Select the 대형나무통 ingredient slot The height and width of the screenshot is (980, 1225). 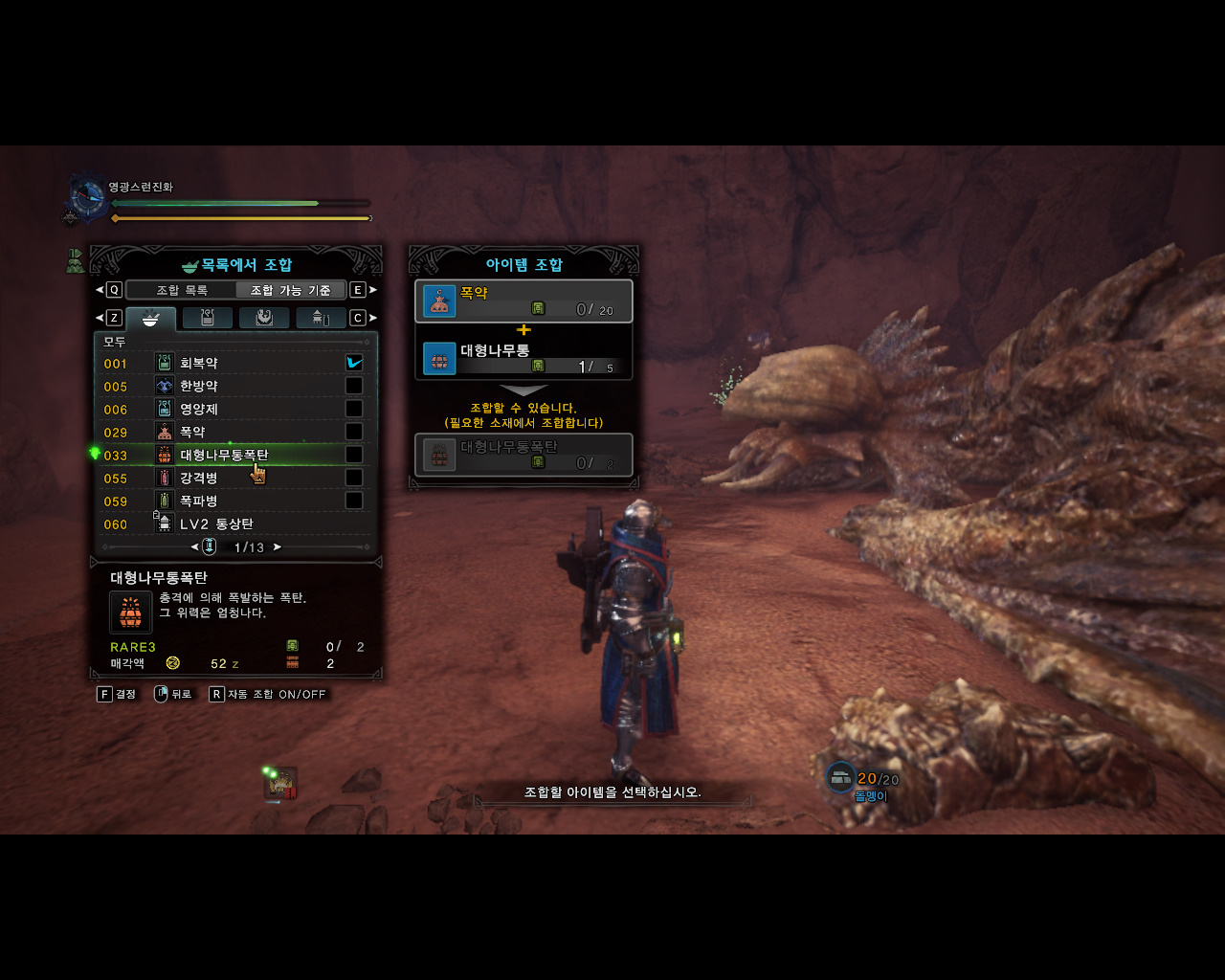(523, 359)
